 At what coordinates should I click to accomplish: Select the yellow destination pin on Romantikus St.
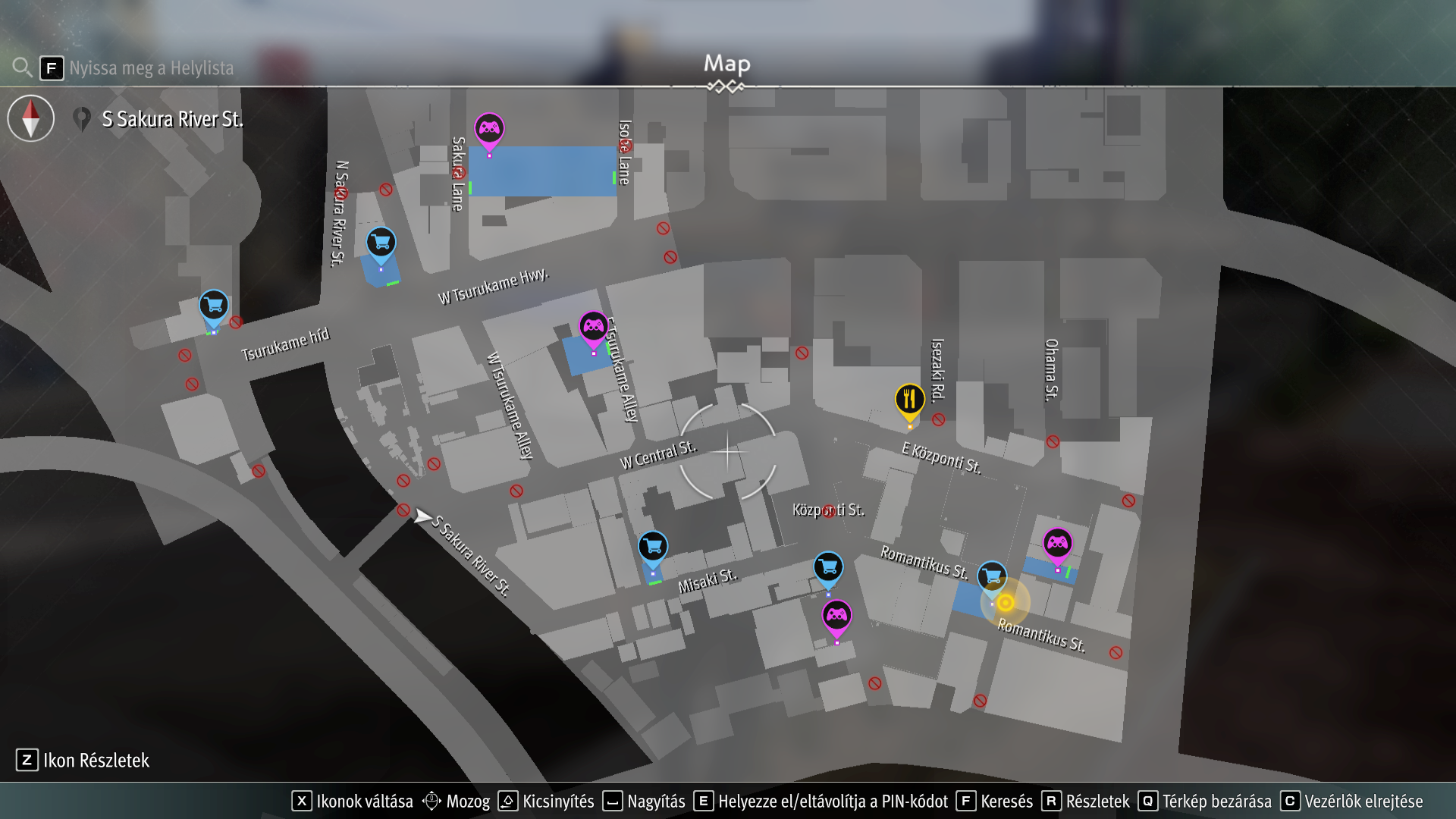[1006, 603]
